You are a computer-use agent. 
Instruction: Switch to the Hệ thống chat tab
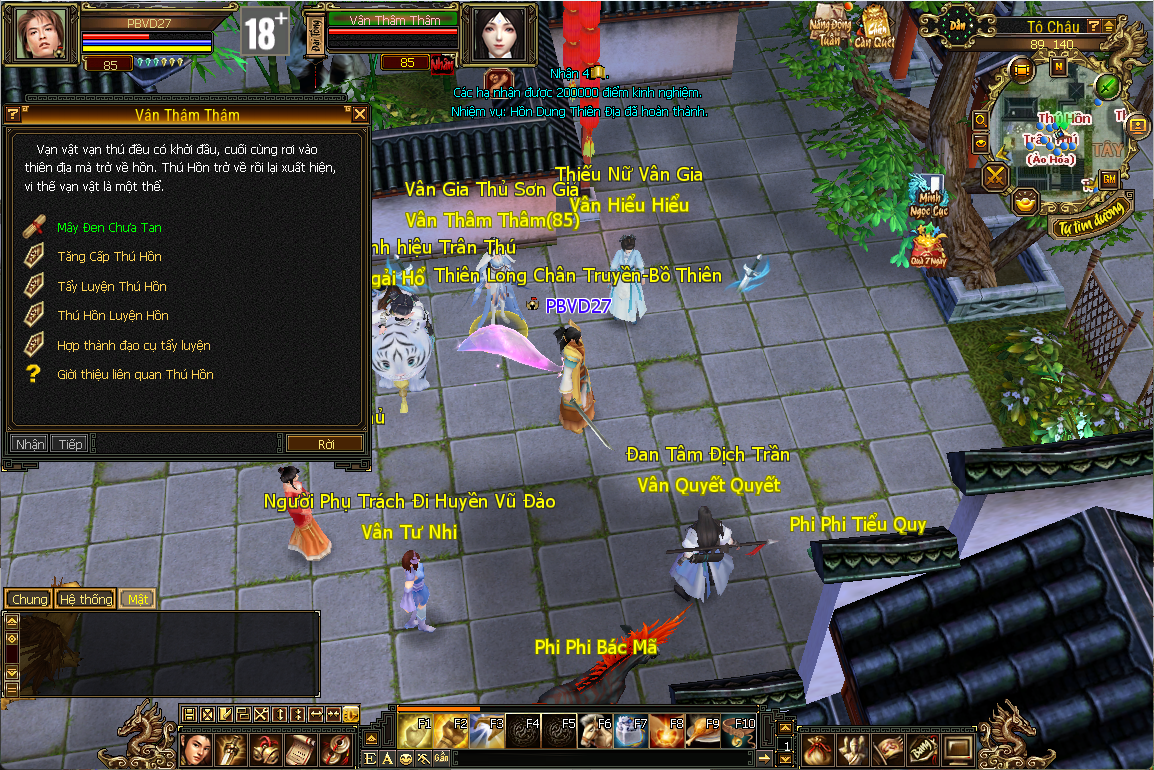click(x=85, y=599)
